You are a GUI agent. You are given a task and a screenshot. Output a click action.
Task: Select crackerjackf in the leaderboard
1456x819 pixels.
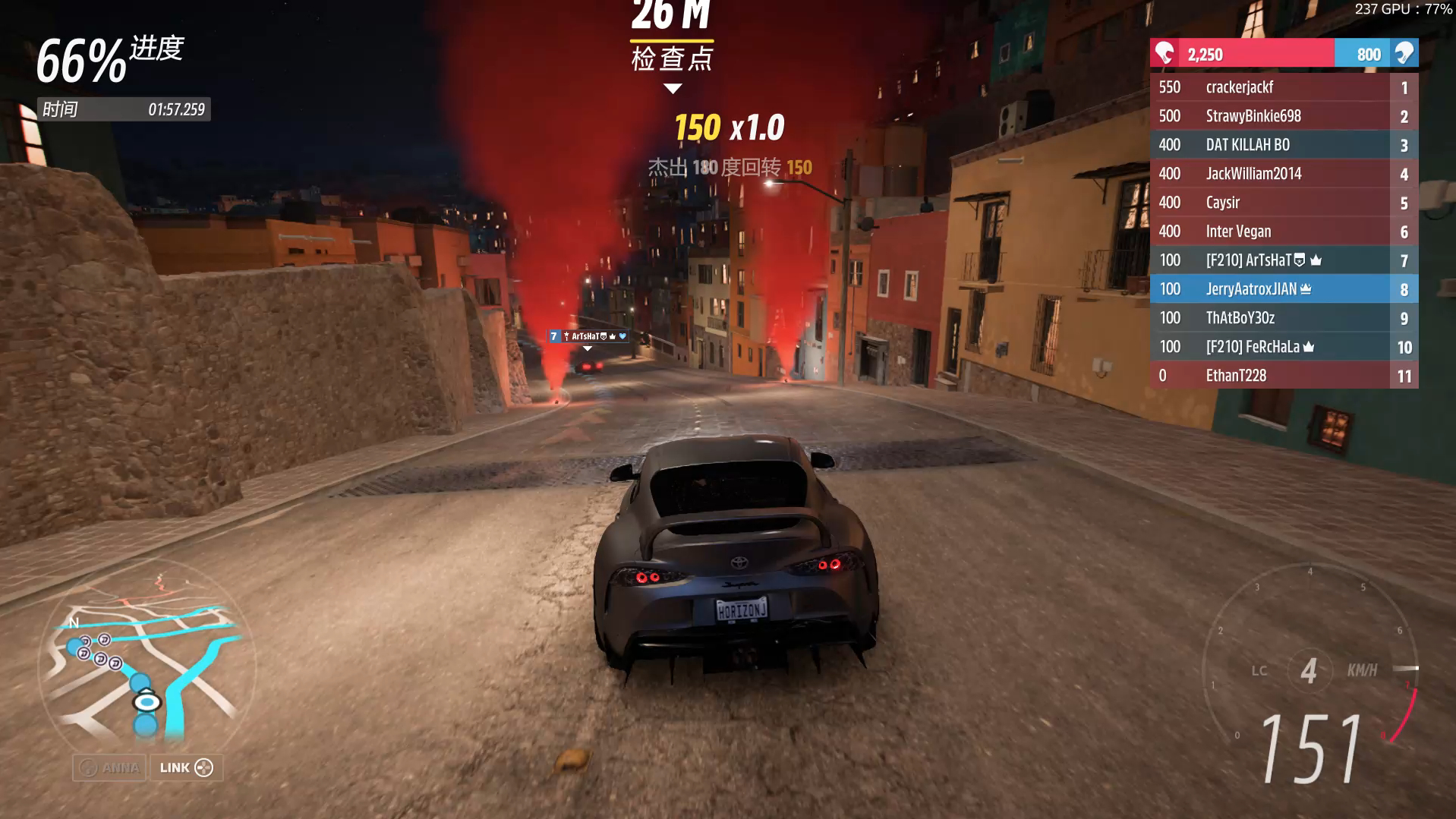pyautogui.click(x=1283, y=87)
